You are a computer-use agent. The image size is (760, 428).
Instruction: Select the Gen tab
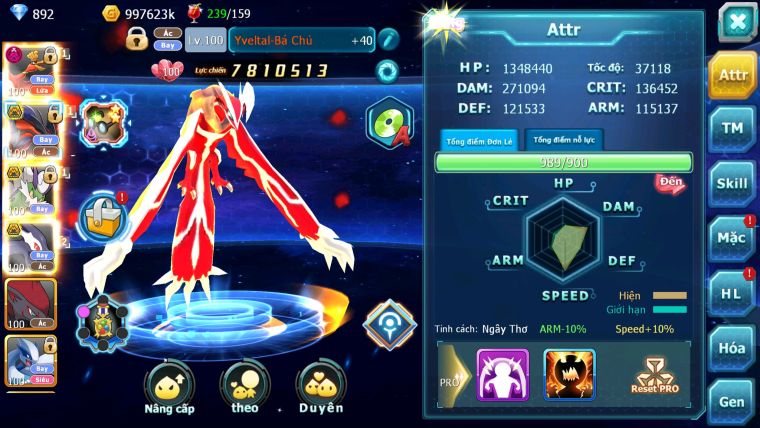tap(732, 402)
